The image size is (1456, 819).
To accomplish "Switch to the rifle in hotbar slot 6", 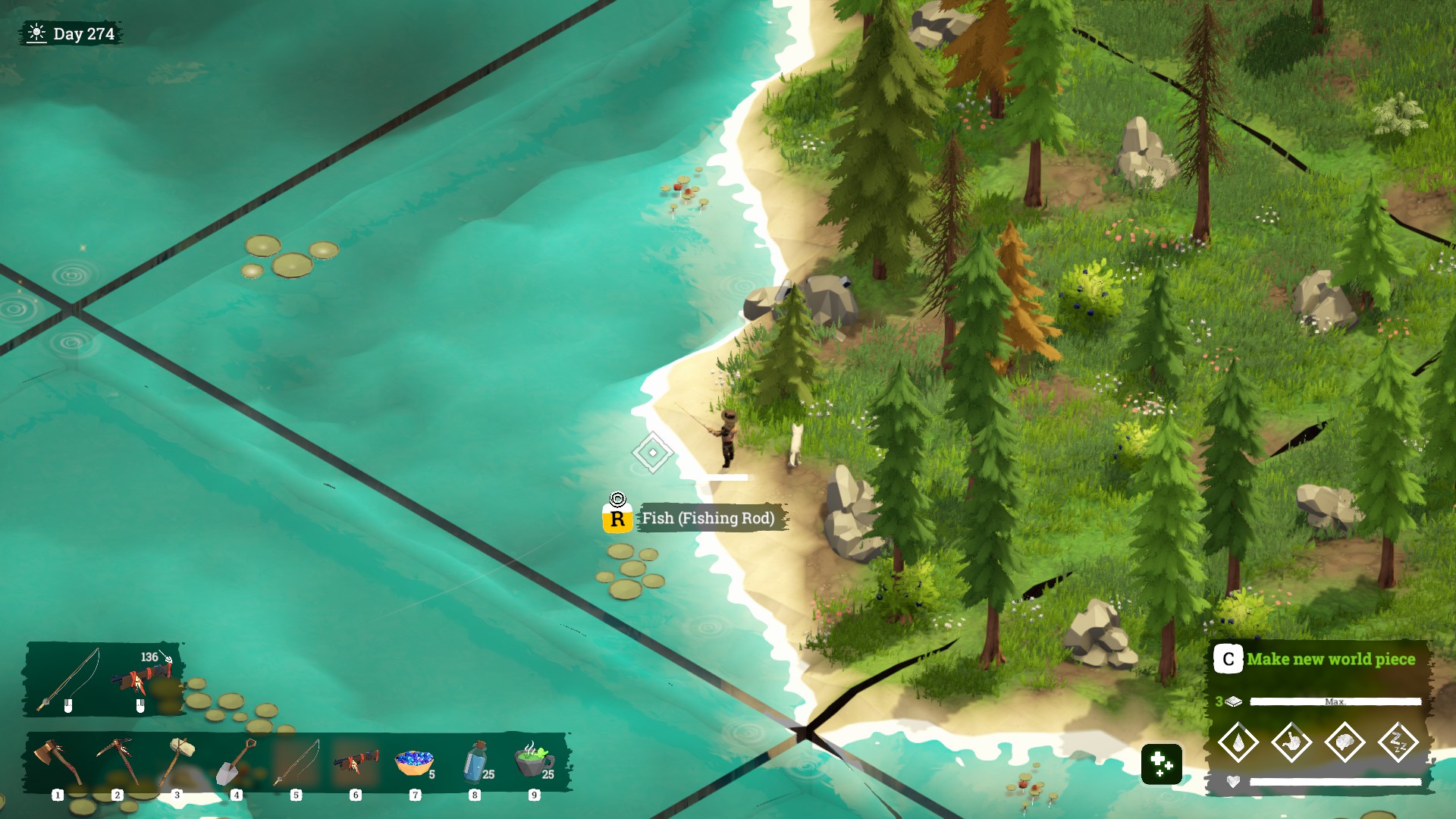I will click(355, 762).
